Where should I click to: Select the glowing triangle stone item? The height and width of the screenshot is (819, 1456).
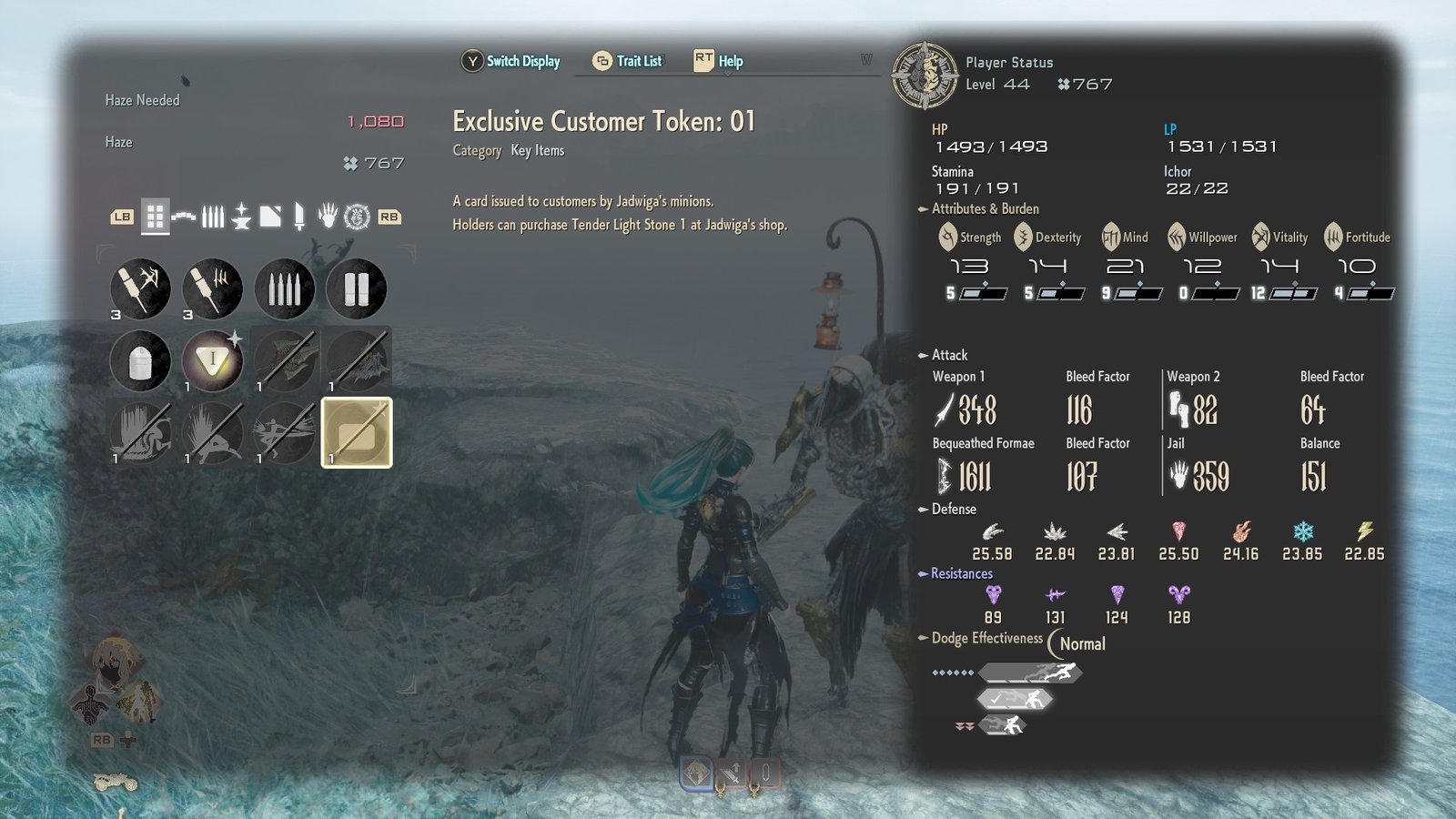(x=212, y=360)
